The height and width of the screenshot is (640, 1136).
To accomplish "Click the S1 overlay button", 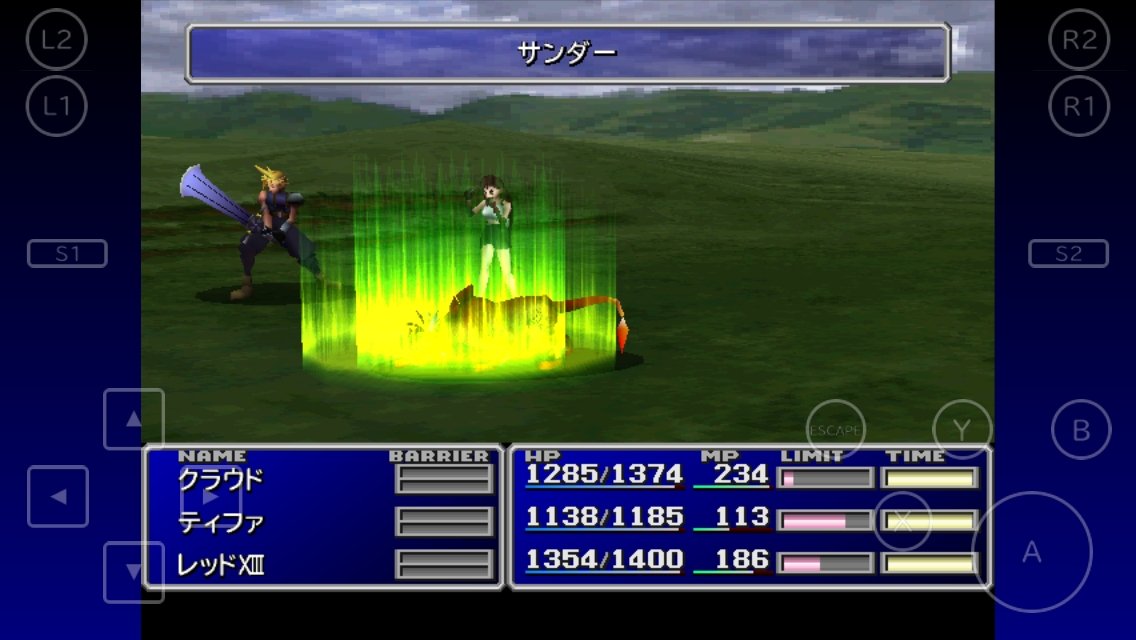I will pos(67,254).
